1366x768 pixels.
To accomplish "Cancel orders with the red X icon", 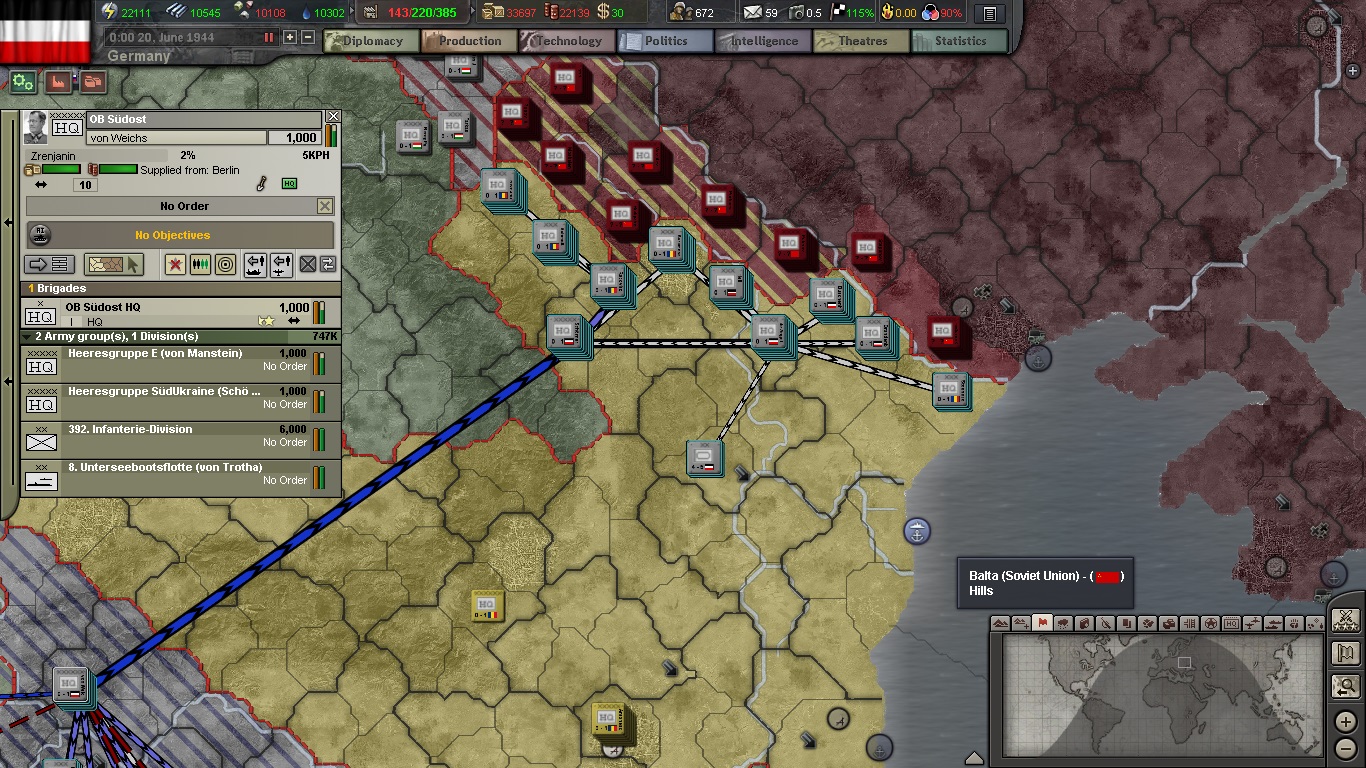I will point(176,264).
